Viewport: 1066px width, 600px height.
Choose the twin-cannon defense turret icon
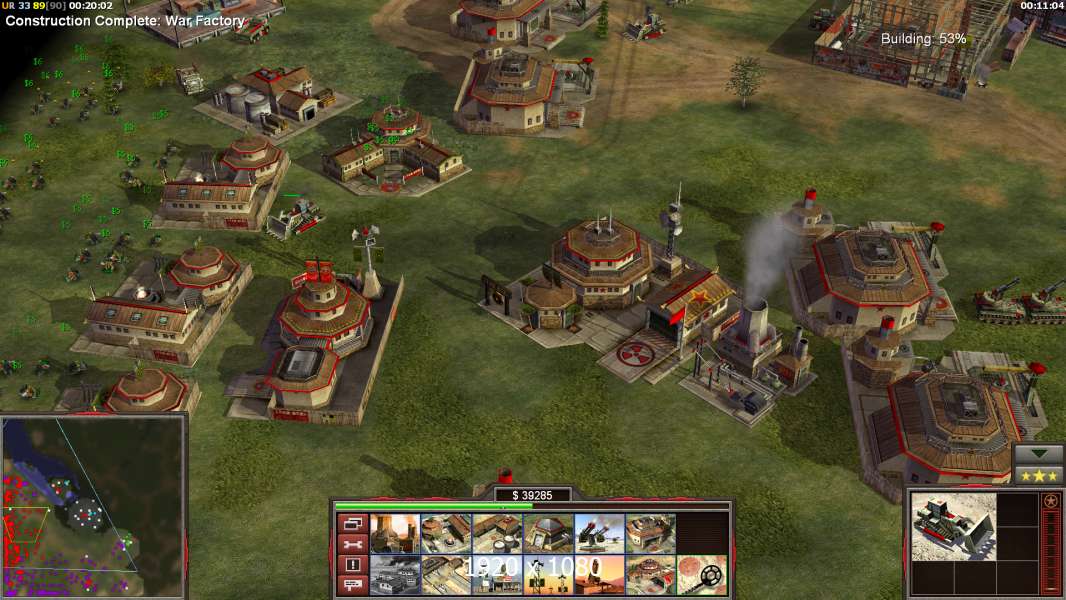[x=599, y=534]
